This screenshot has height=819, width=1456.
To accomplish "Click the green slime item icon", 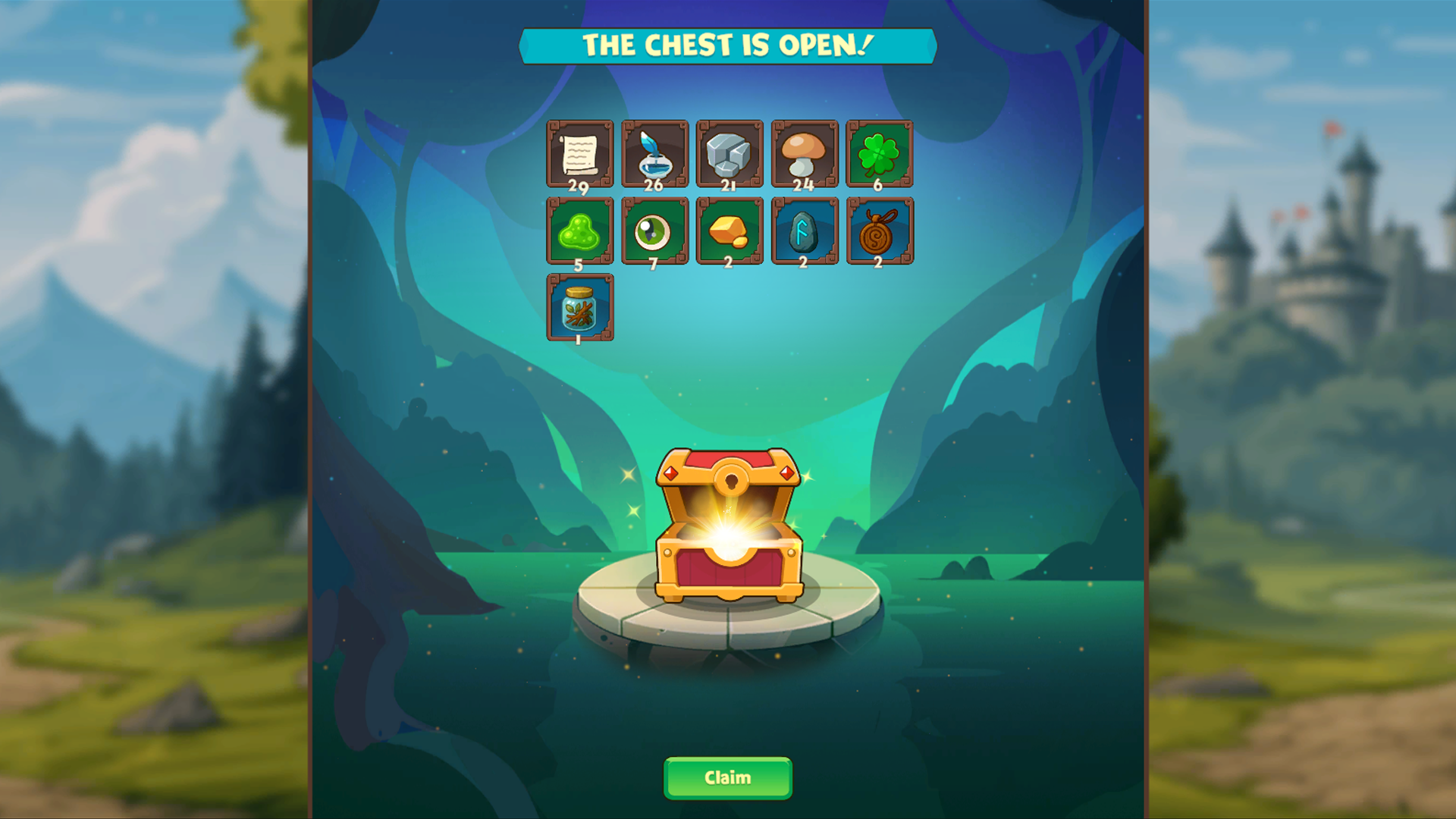I will pos(580,231).
